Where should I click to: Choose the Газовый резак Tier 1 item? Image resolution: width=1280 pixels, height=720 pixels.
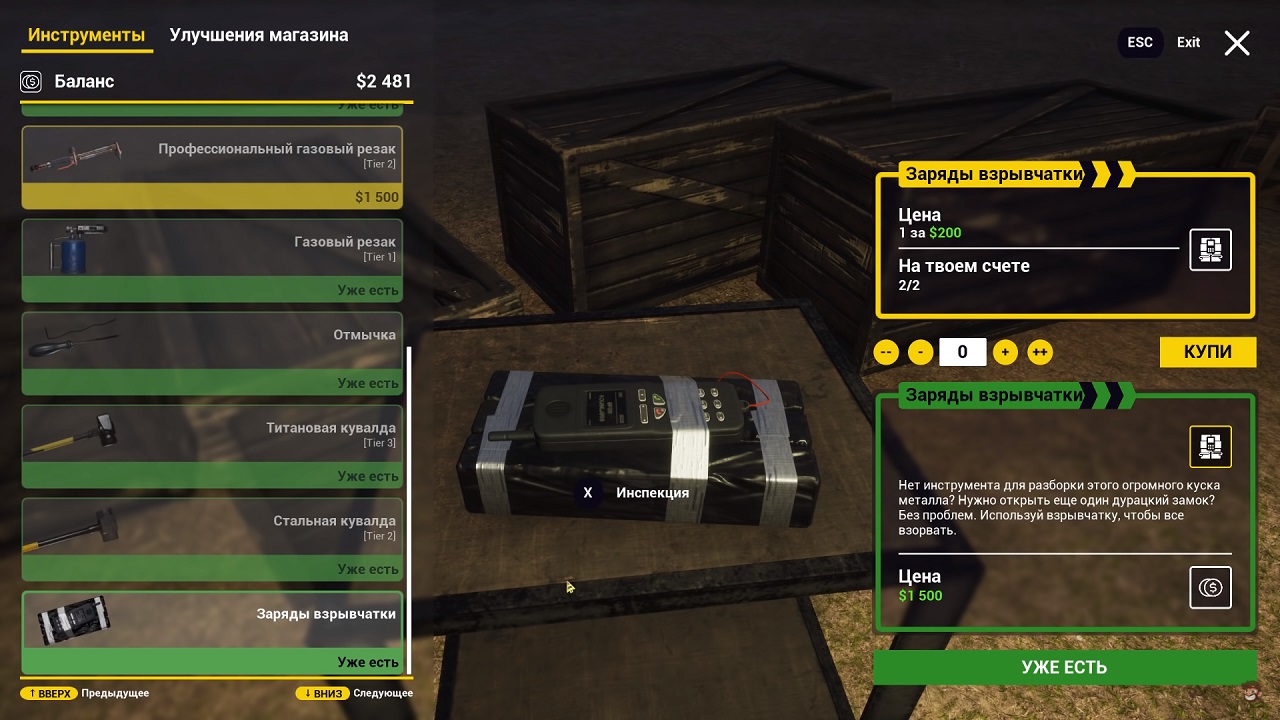pyautogui.click(x=212, y=260)
